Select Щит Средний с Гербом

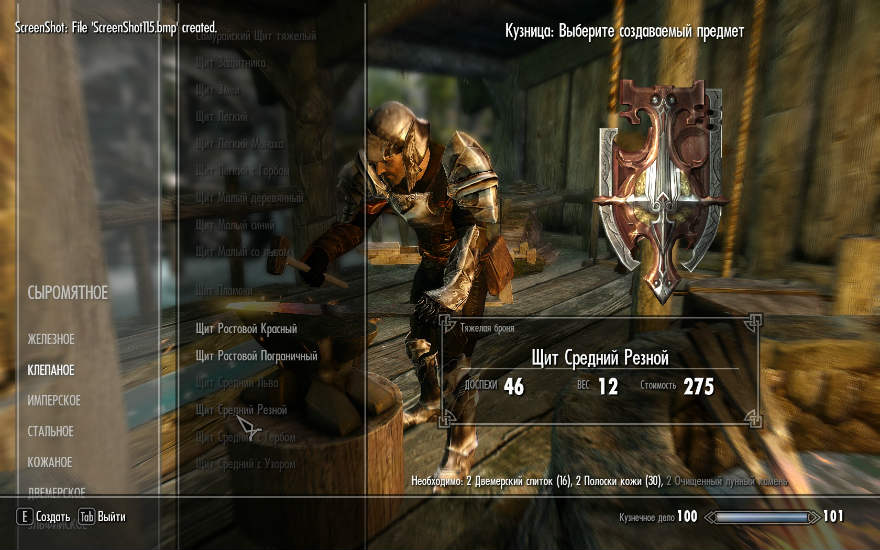tap(244, 437)
